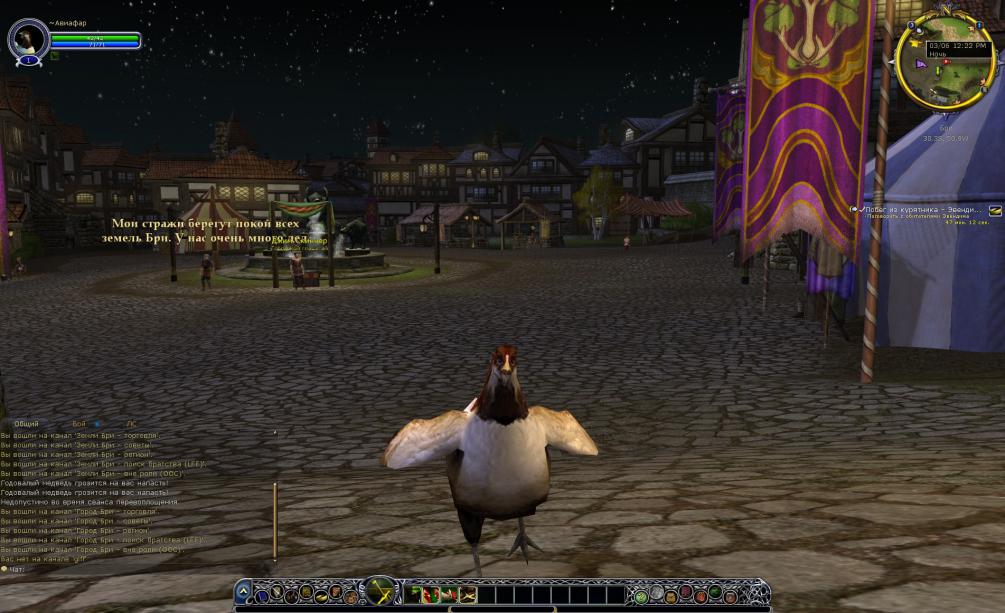Use the fourth skill in the quickslot bar
The image size is (1005, 613).
(x=468, y=595)
